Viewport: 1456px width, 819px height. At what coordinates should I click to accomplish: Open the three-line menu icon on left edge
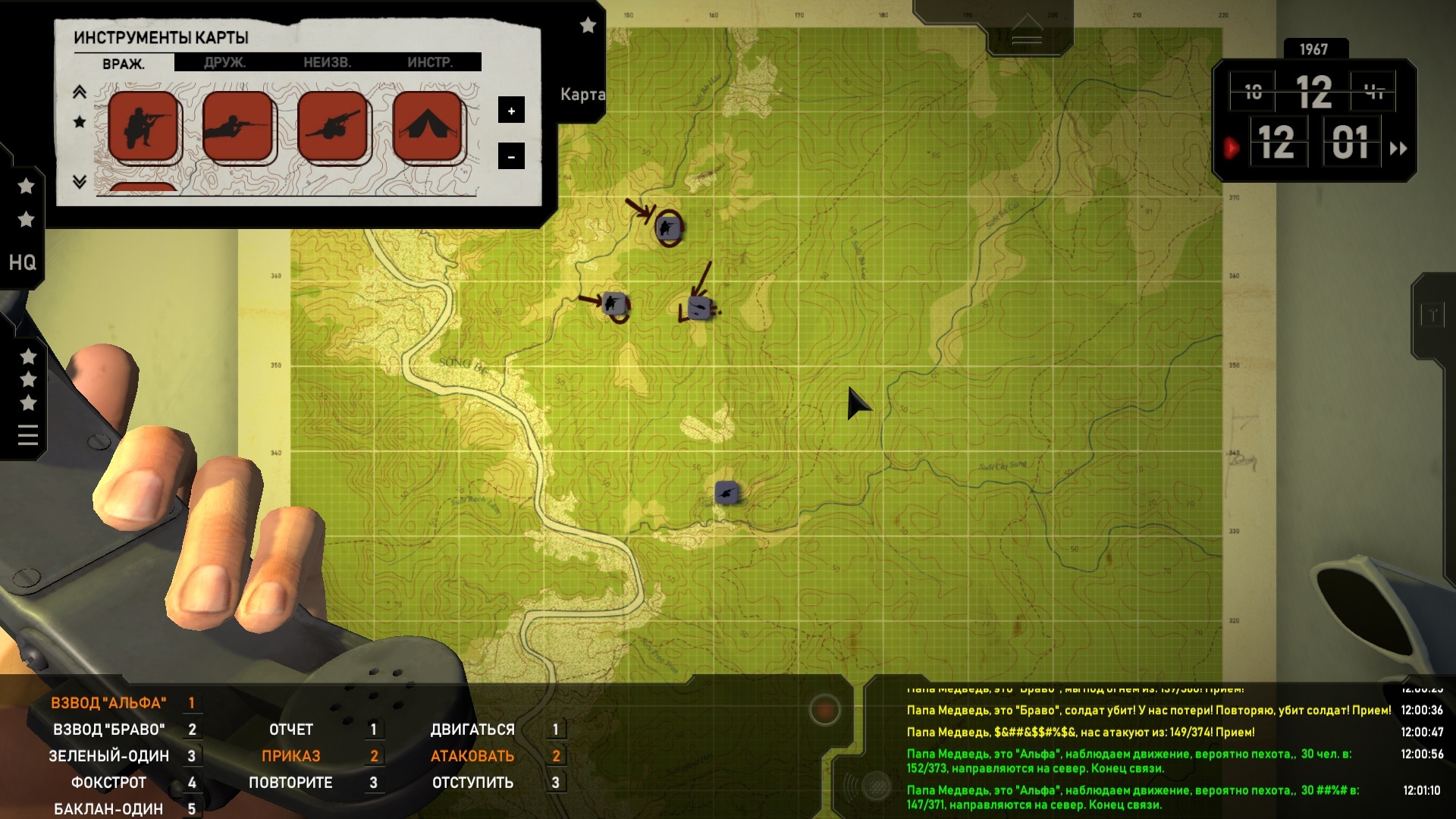pos(28,435)
